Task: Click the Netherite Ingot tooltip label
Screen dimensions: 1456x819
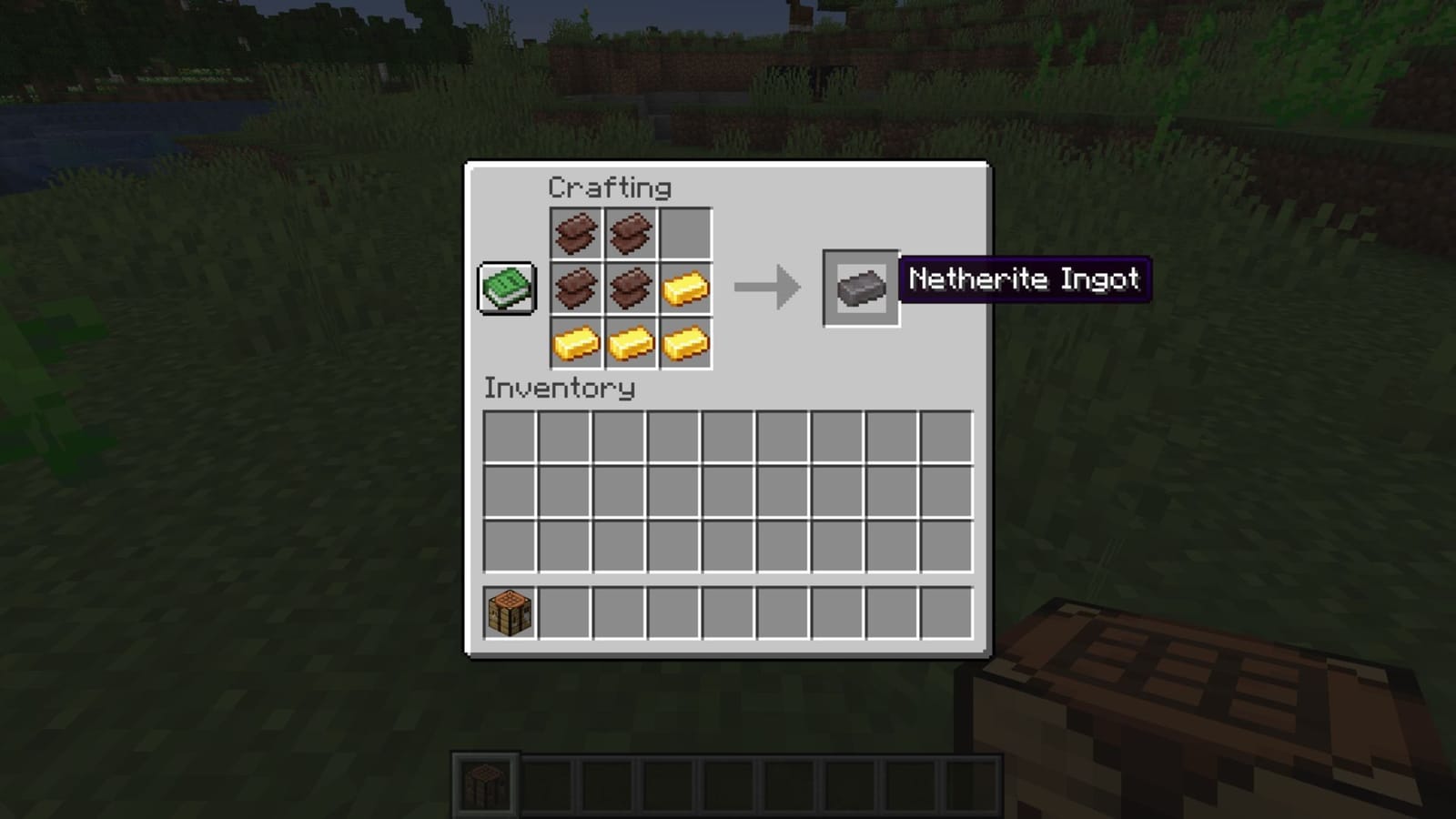Action: tap(1025, 279)
